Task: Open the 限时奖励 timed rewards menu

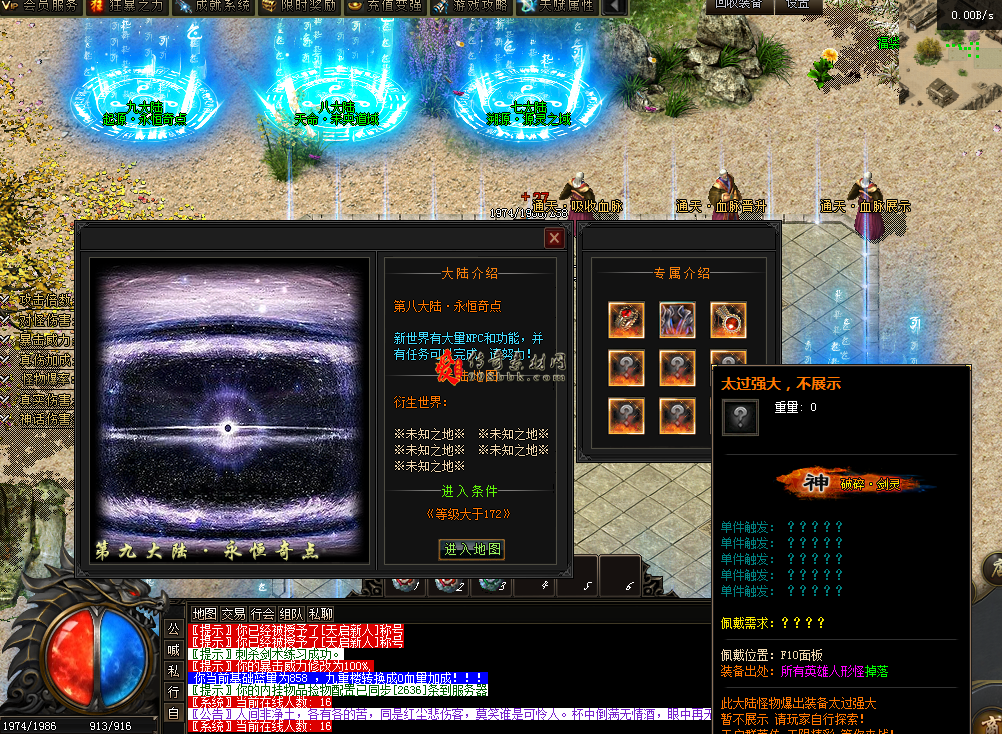Action: (x=298, y=6)
